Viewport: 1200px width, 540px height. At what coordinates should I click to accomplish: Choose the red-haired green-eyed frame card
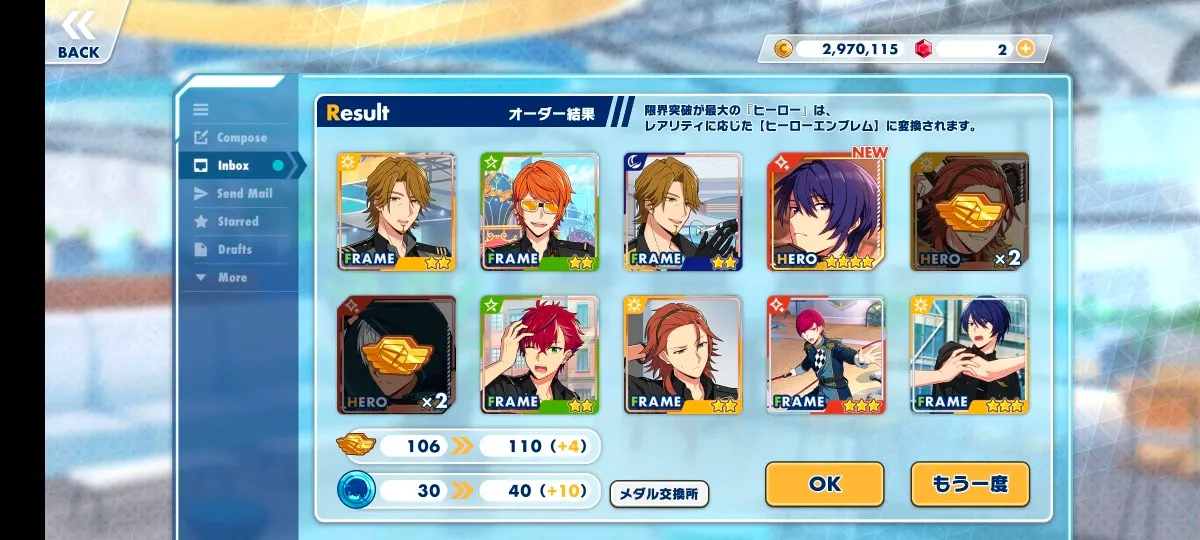point(540,355)
